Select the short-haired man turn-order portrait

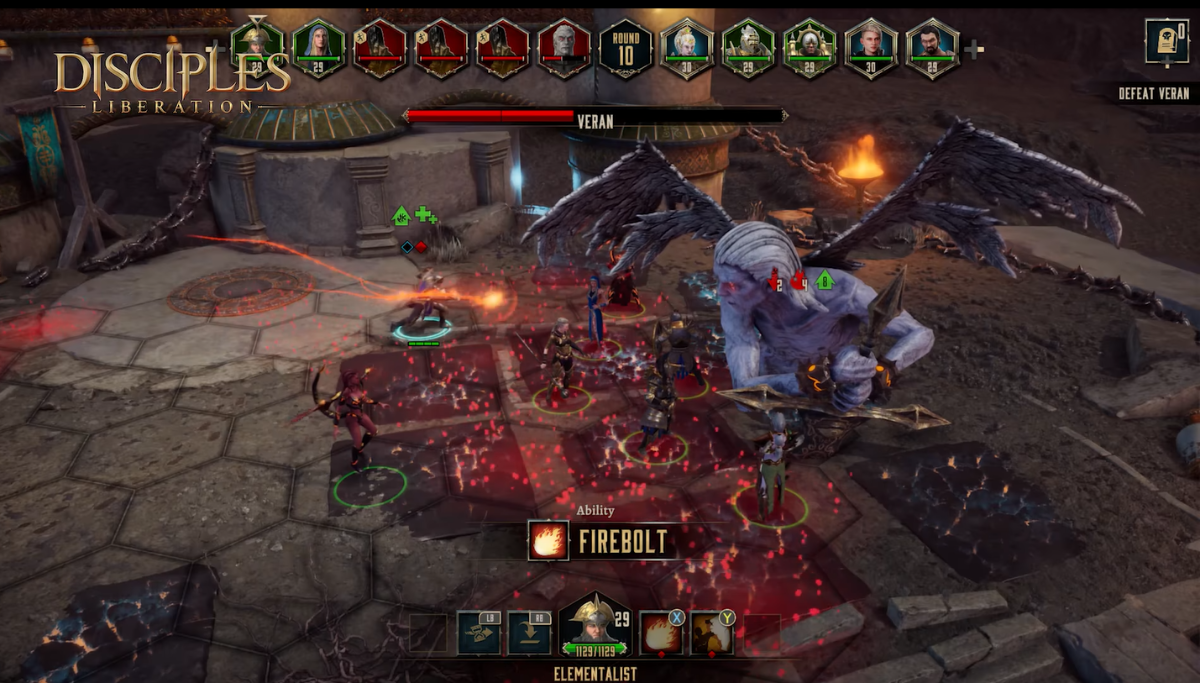click(871, 47)
